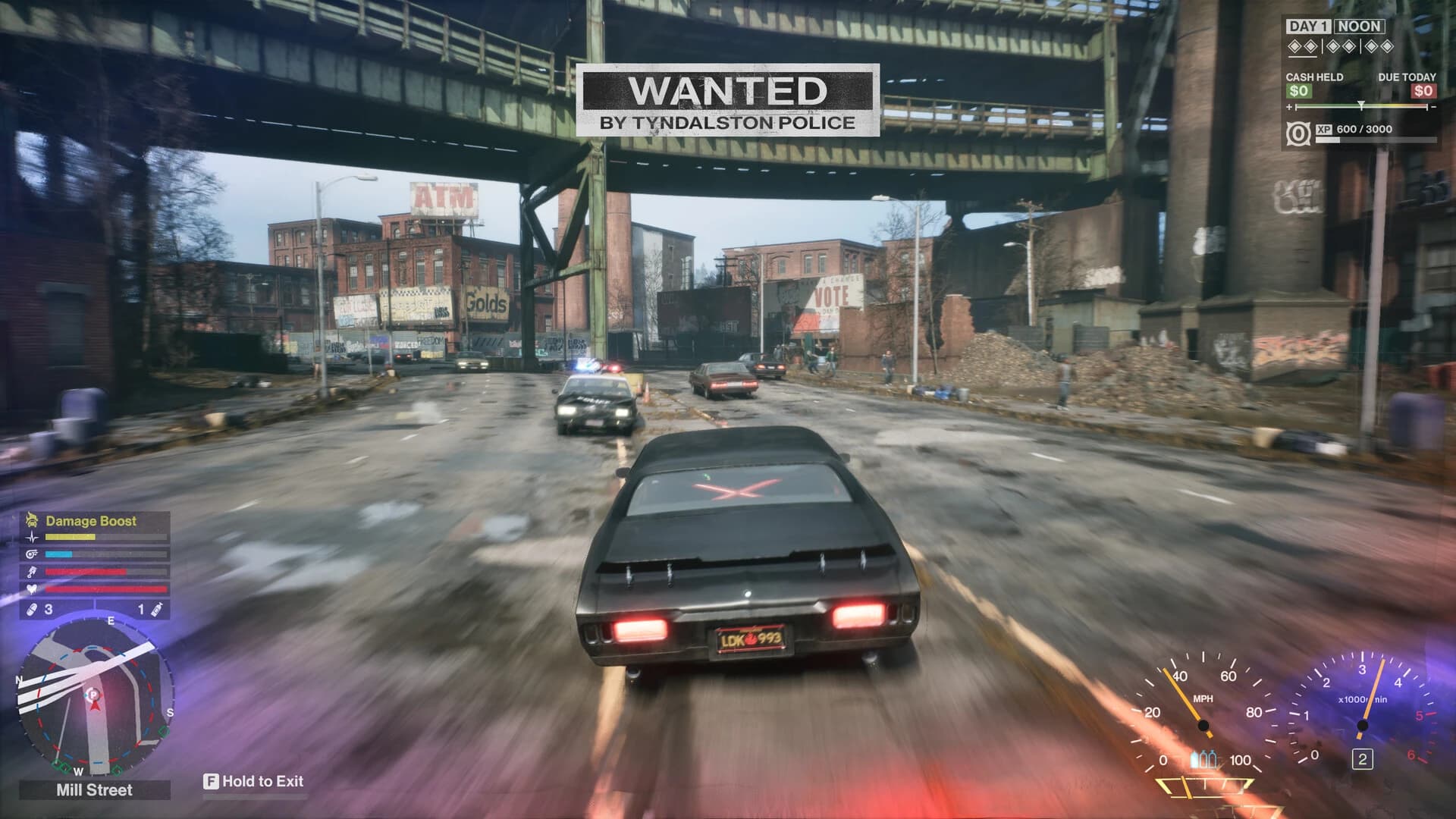Select the NOON time tab
The width and height of the screenshot is (1456, 819).
(1360, 27)
